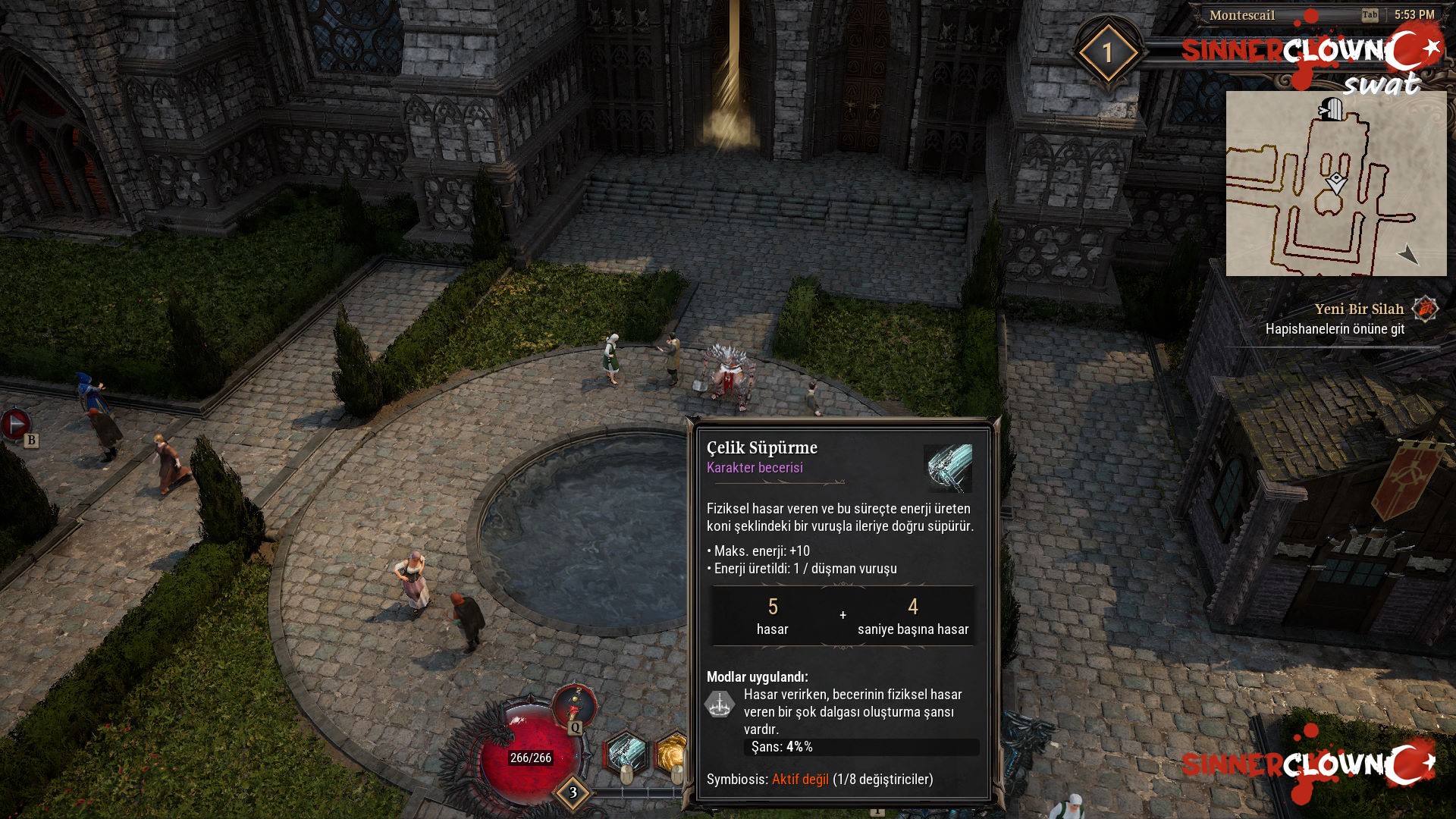Click the red flag button at left edge

click(14, 425)
